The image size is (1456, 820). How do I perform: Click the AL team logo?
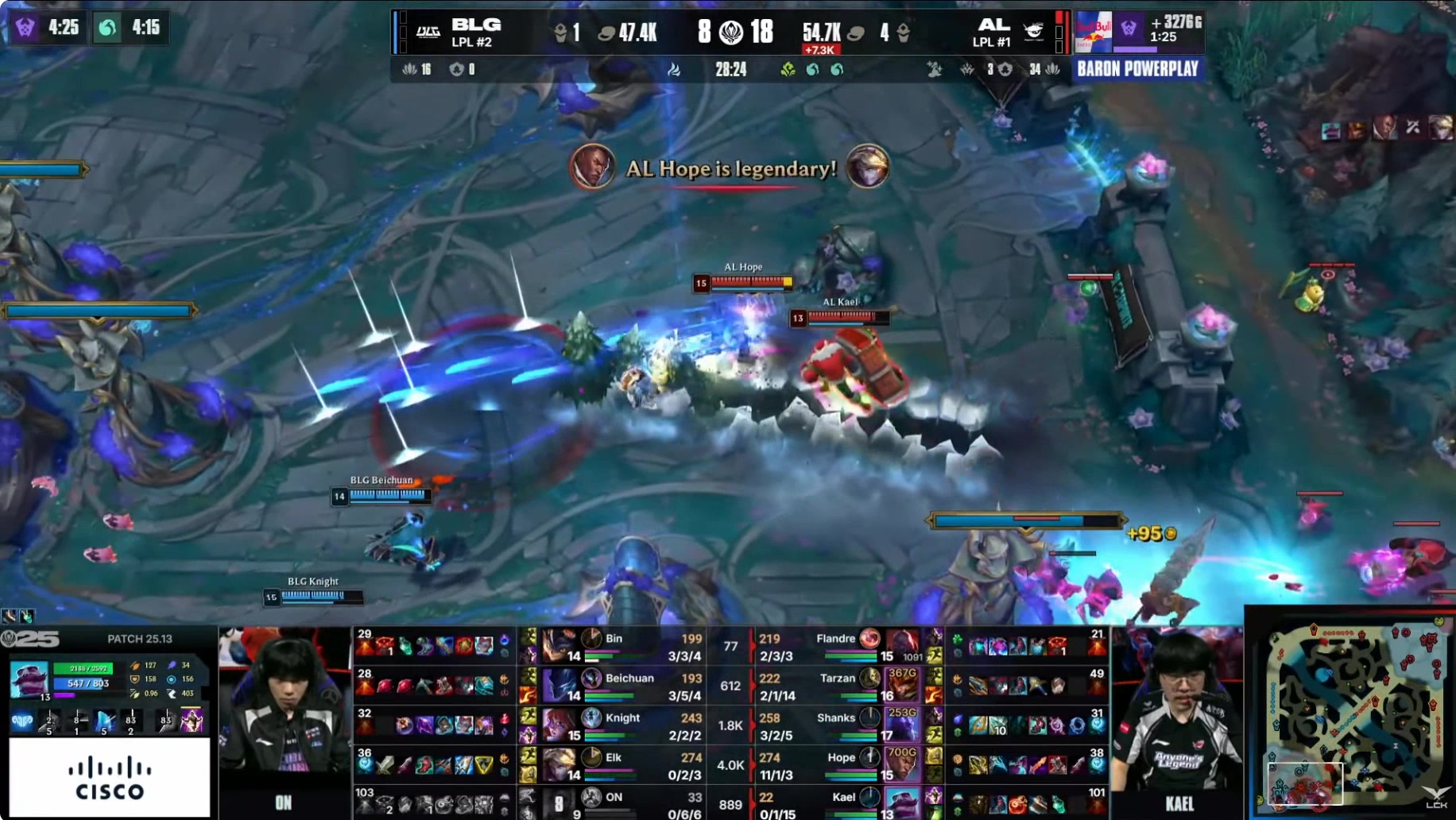click(1033, 32)
